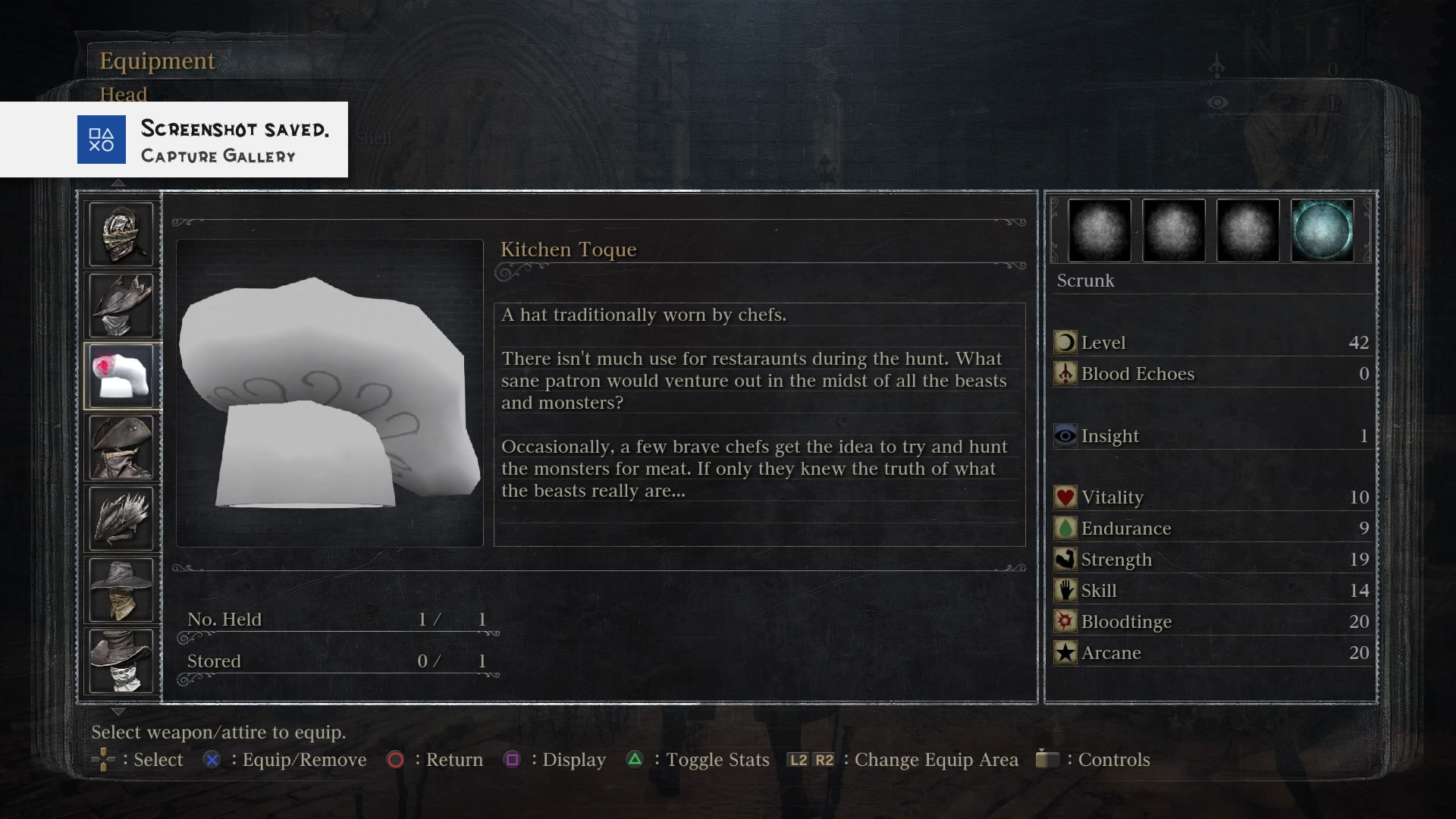1456x819 pixels.
Task: Click the Display square button prompt
Action: click(513, 760)
